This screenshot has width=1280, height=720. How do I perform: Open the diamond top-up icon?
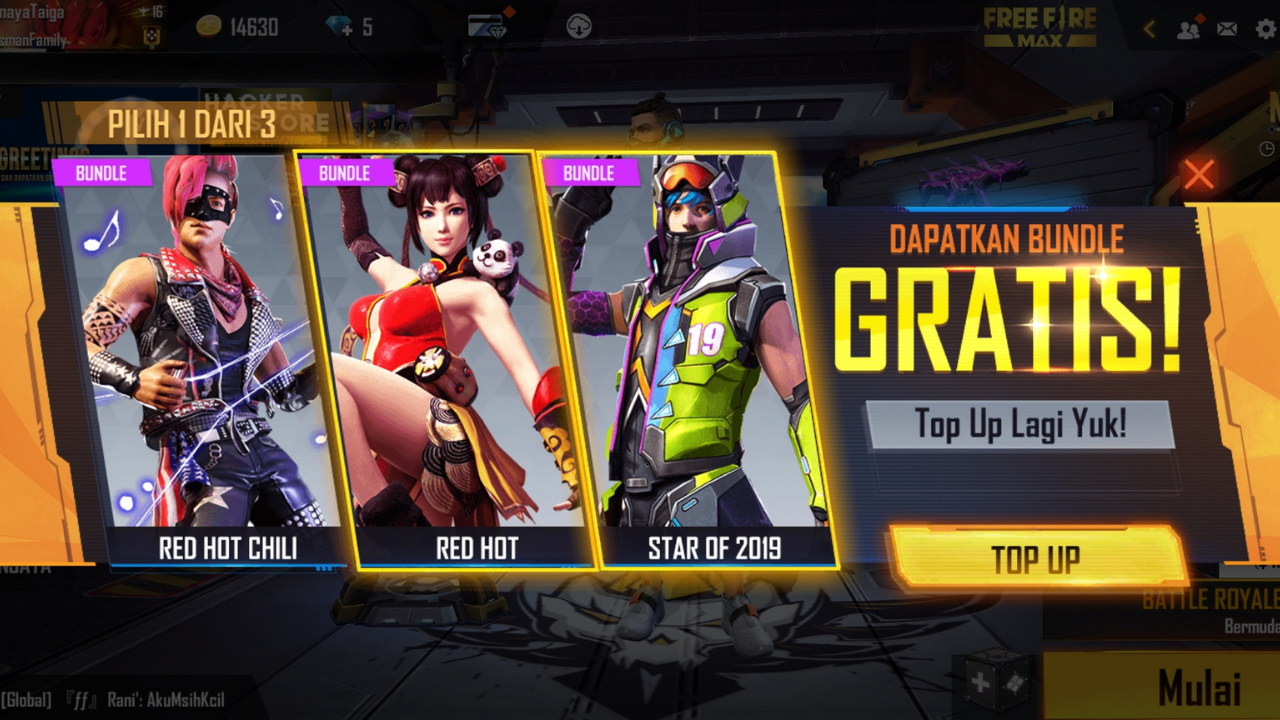coord(340,25)
